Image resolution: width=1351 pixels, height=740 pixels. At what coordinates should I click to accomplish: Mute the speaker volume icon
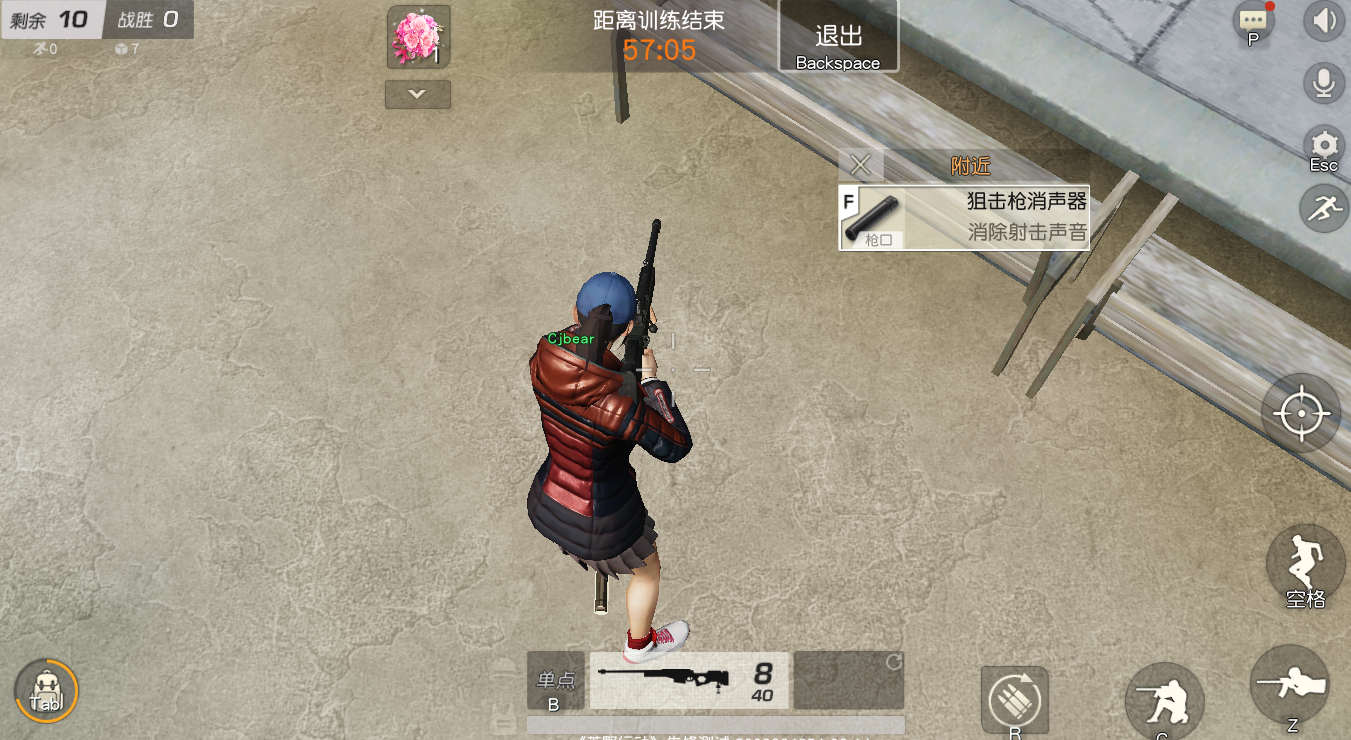(1325, 21)
